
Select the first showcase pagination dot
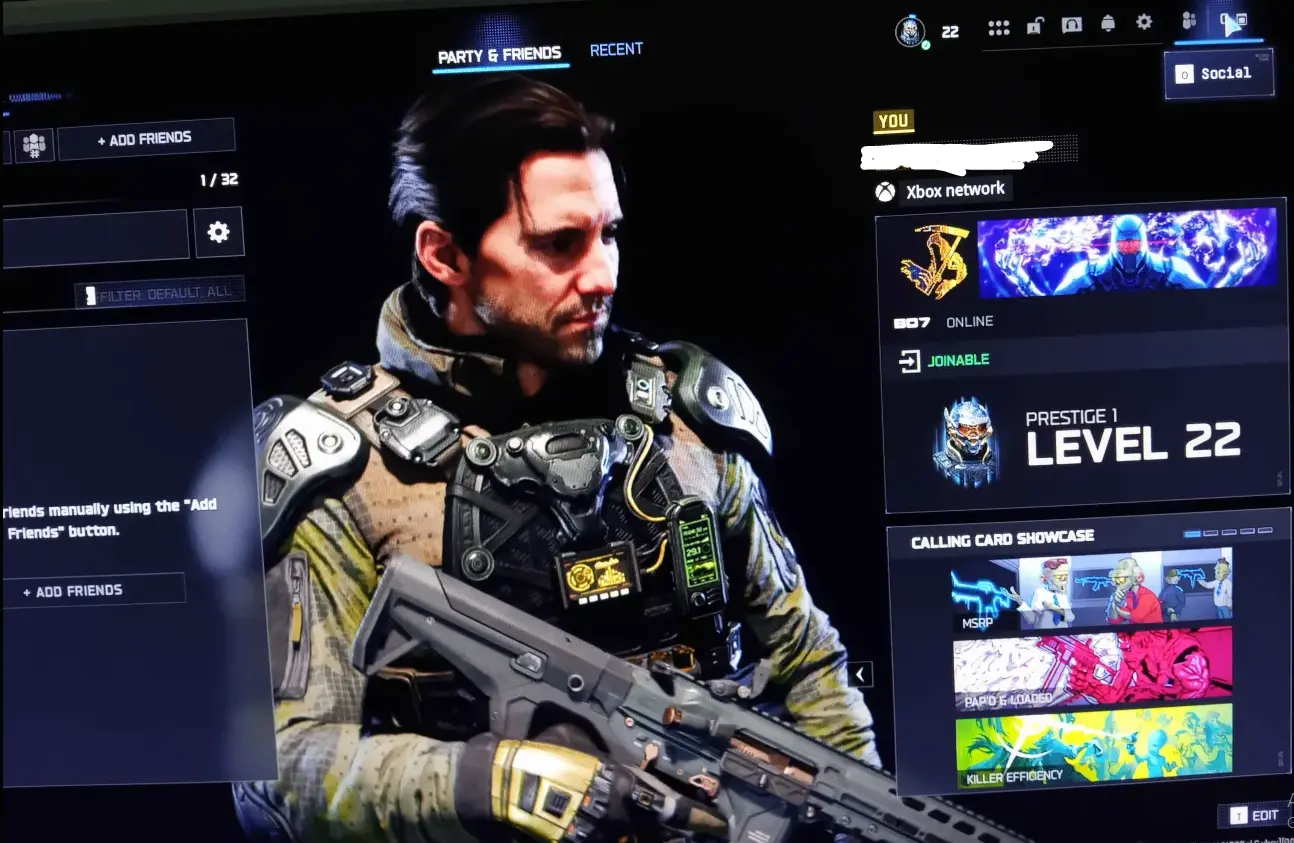[1192, 534]
